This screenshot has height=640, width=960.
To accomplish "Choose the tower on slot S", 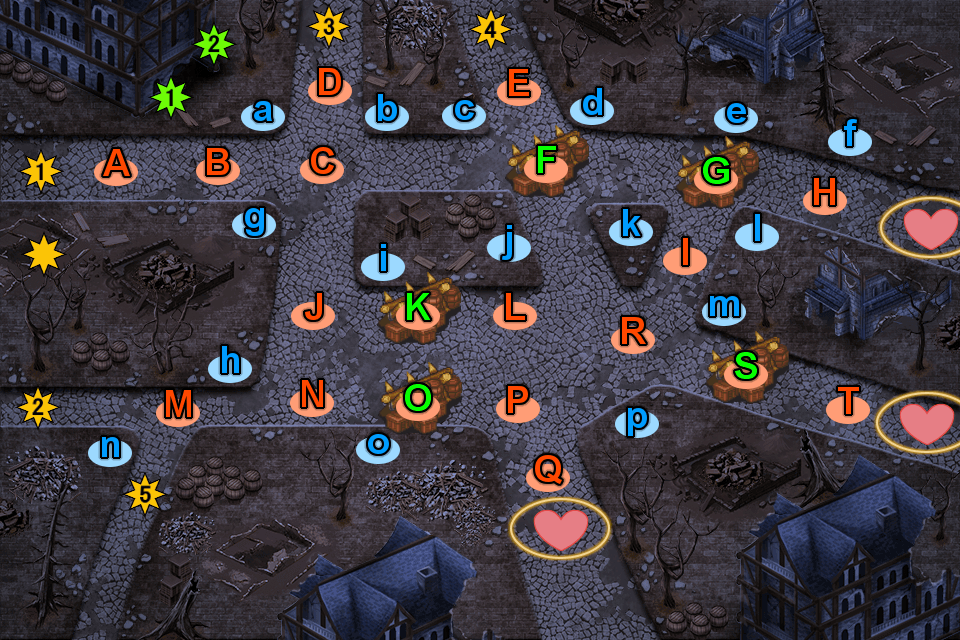I will (746, 370).
